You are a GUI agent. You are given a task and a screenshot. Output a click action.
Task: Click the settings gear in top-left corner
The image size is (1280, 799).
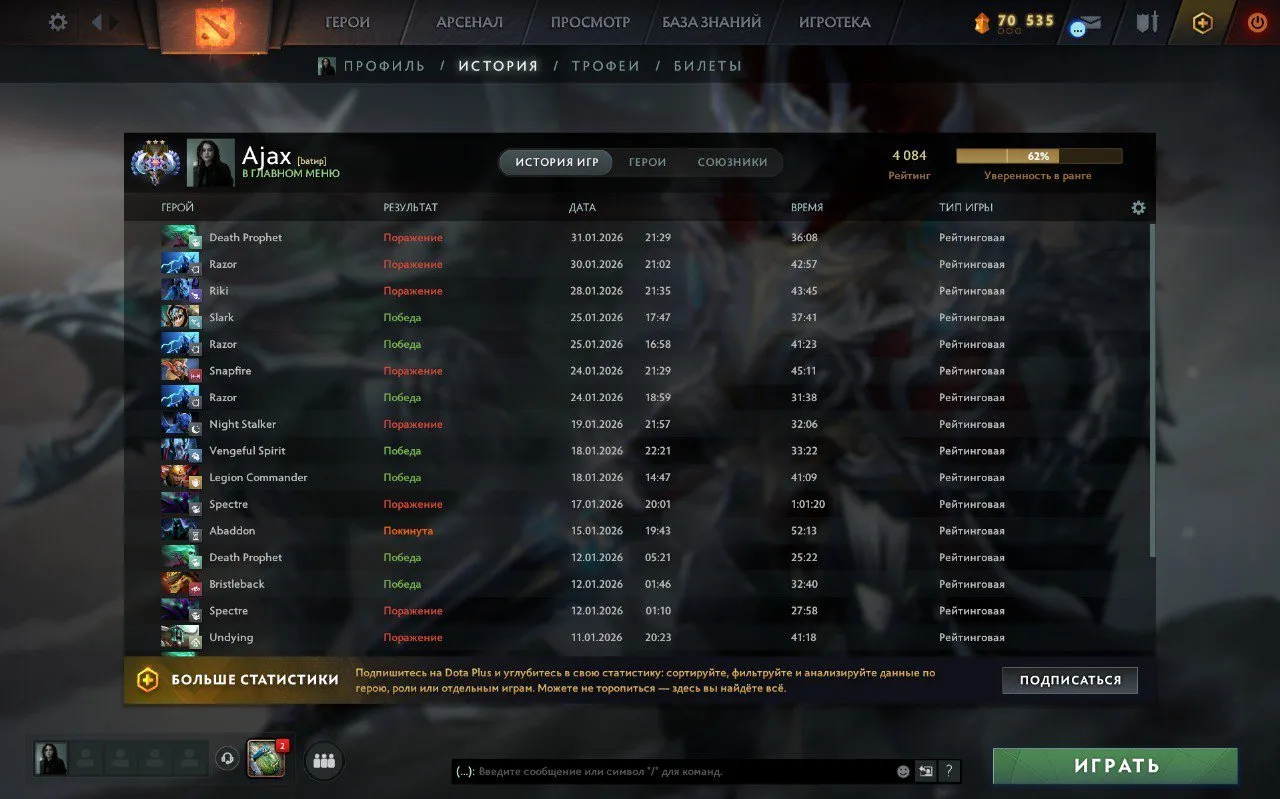57,22
